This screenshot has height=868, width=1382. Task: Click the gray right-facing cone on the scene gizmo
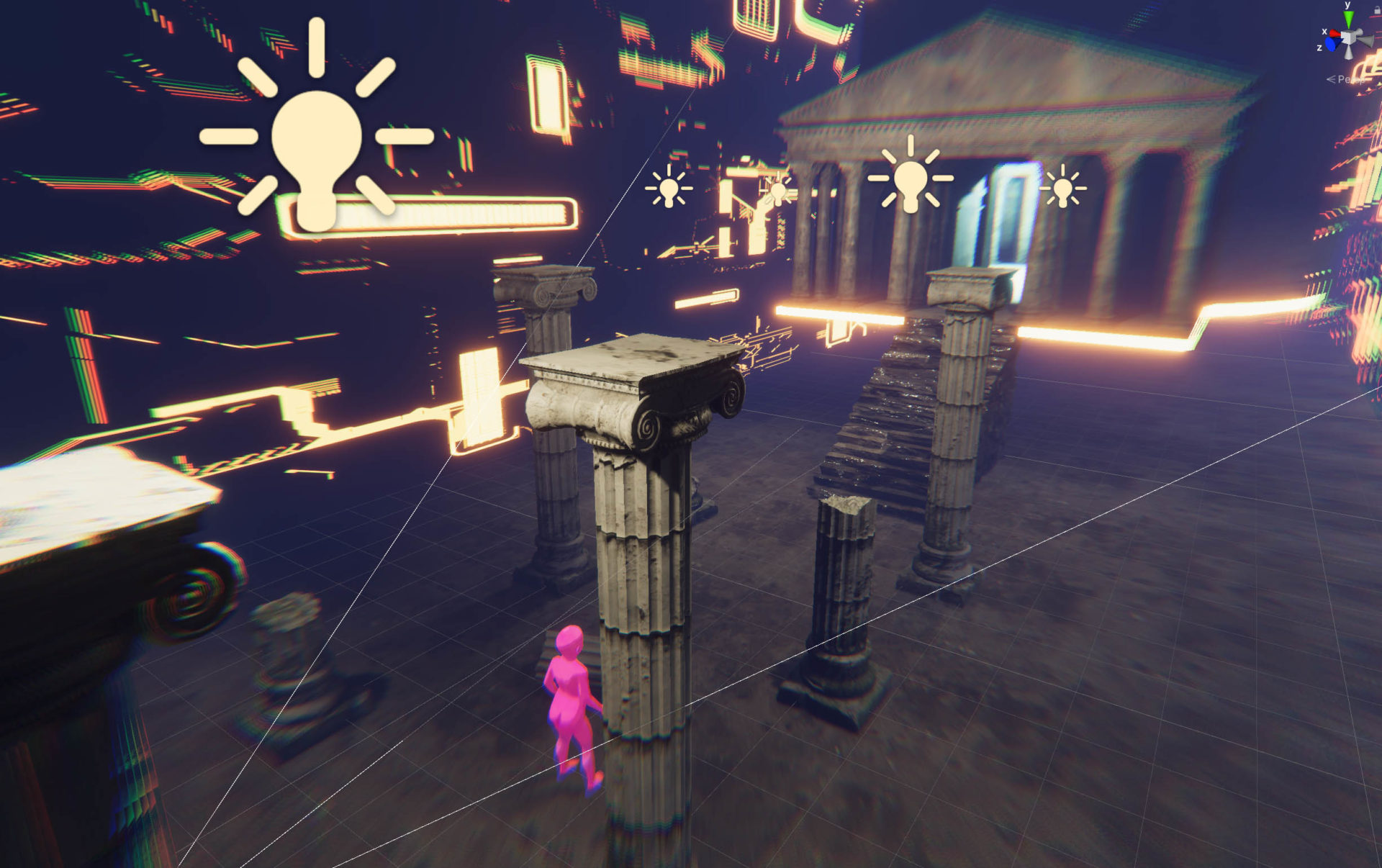[1365, 41]
